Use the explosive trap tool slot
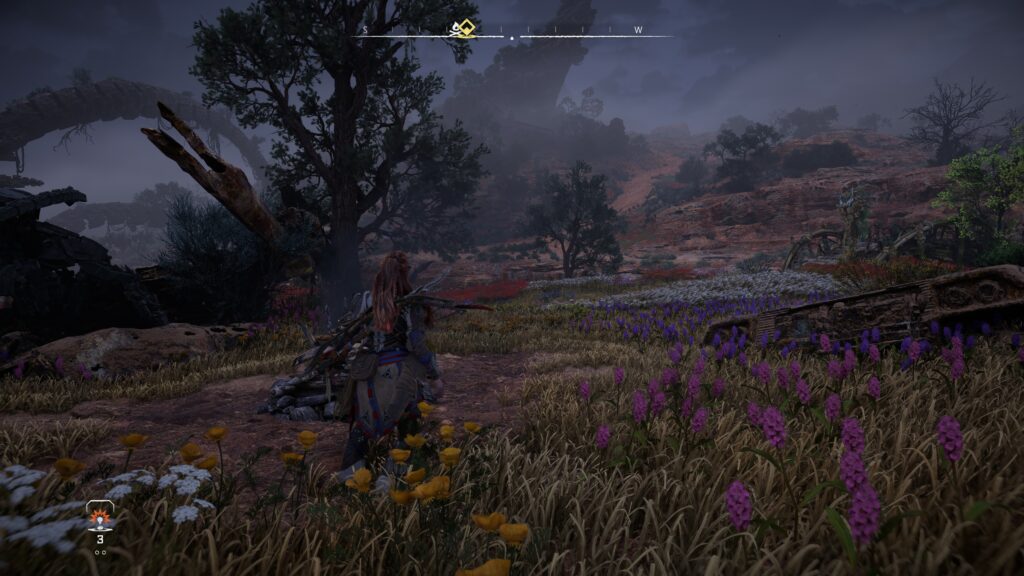 [100, 518]
